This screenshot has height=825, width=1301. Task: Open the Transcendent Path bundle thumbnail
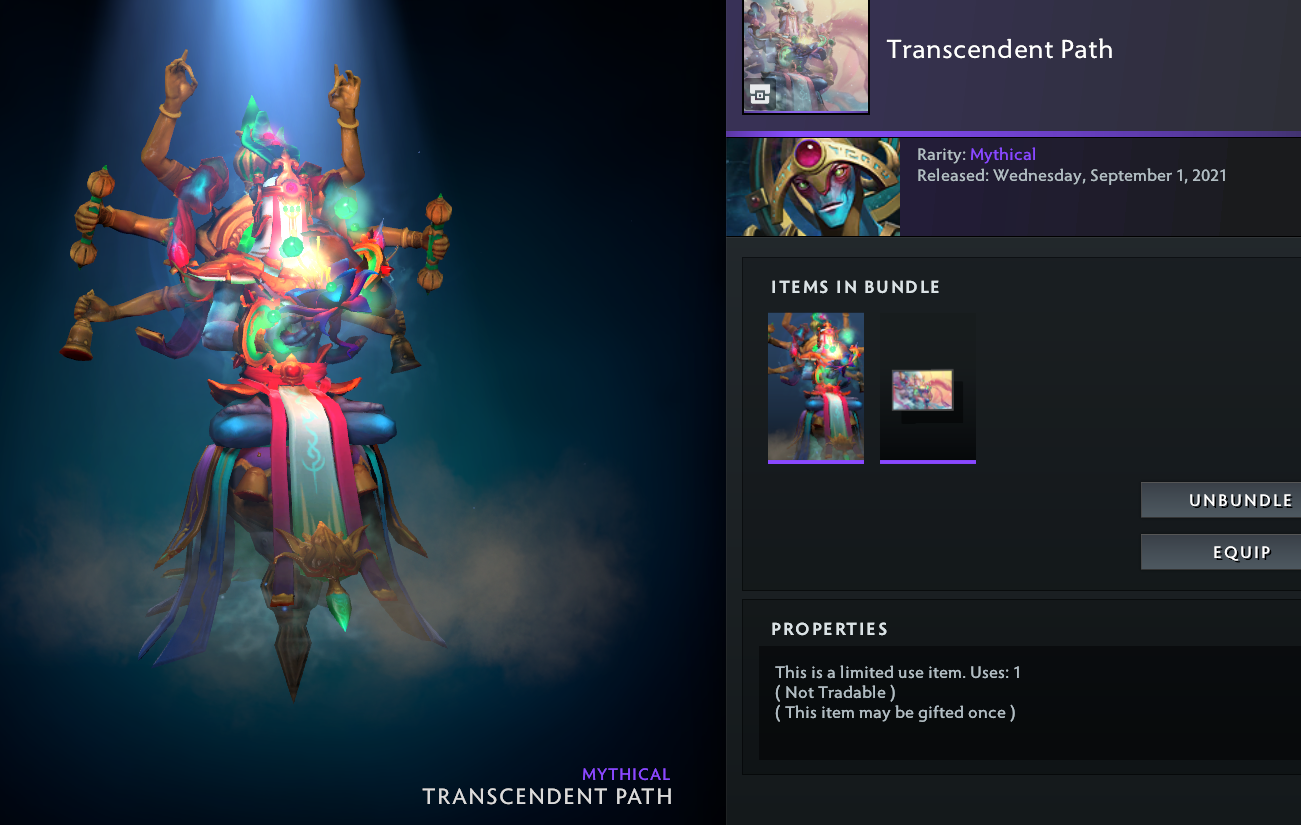coord(806,55)
